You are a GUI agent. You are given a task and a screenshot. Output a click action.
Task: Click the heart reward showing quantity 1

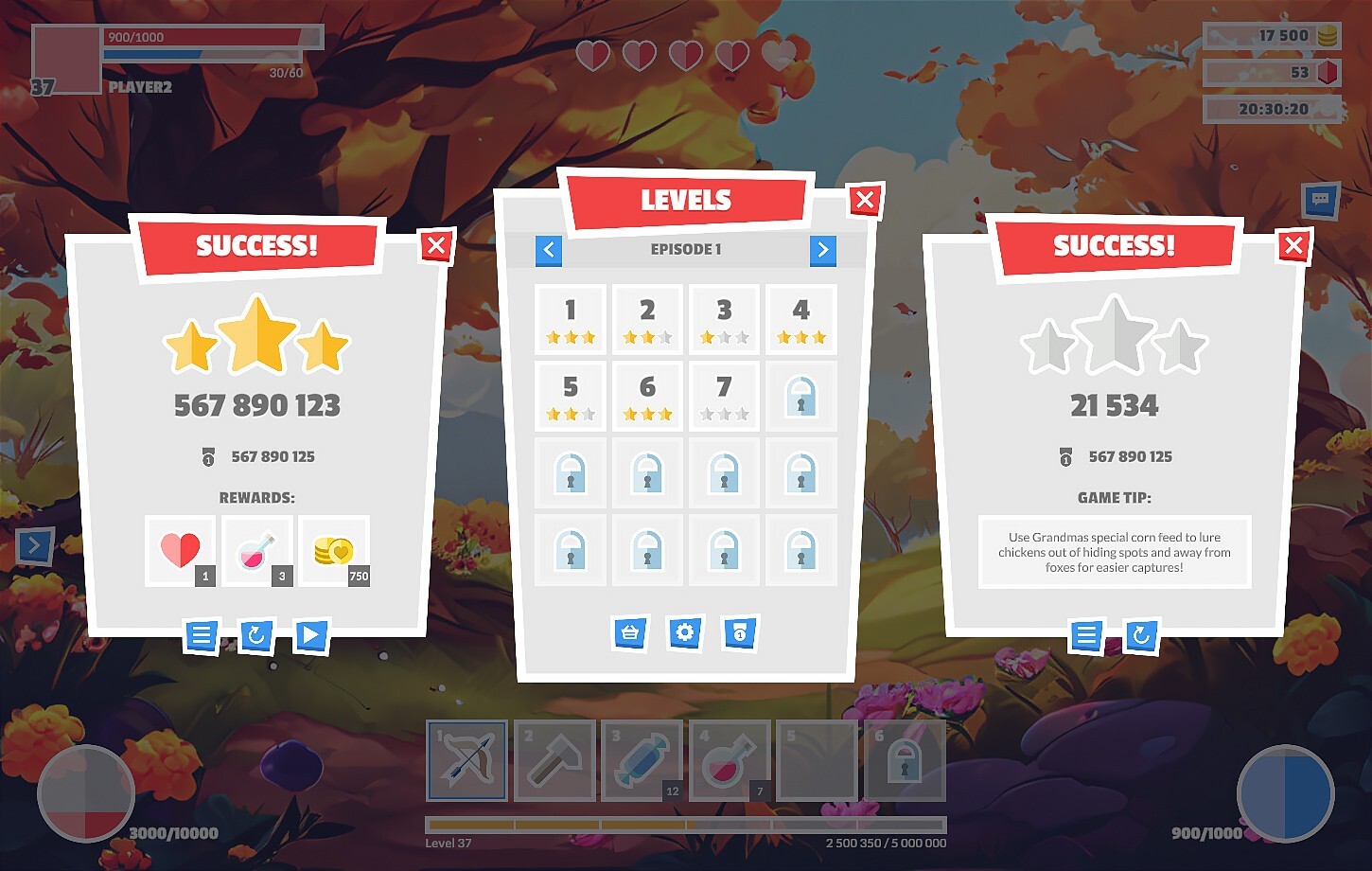click(180, 550)
